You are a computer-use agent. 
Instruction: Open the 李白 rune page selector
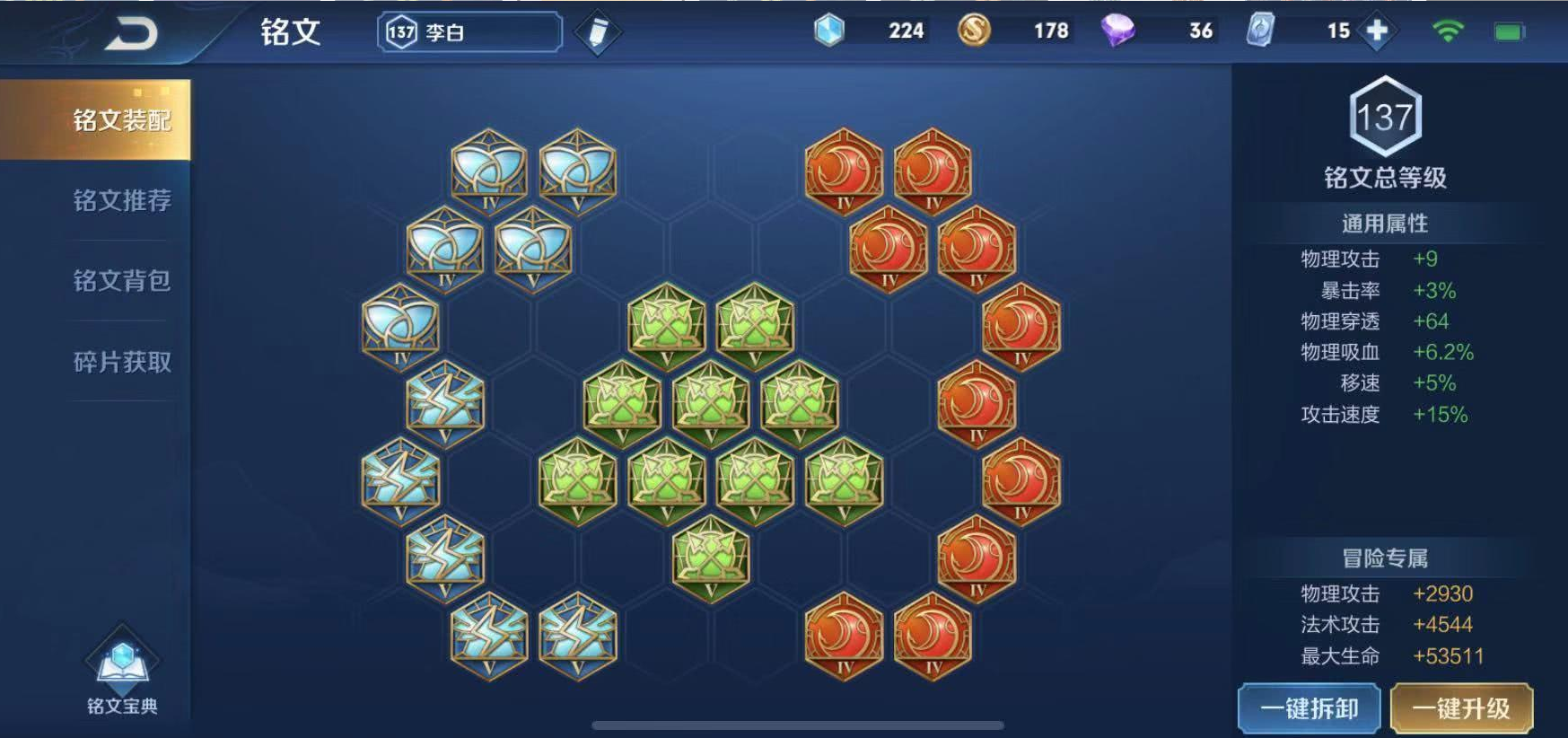tap(469, 32)
